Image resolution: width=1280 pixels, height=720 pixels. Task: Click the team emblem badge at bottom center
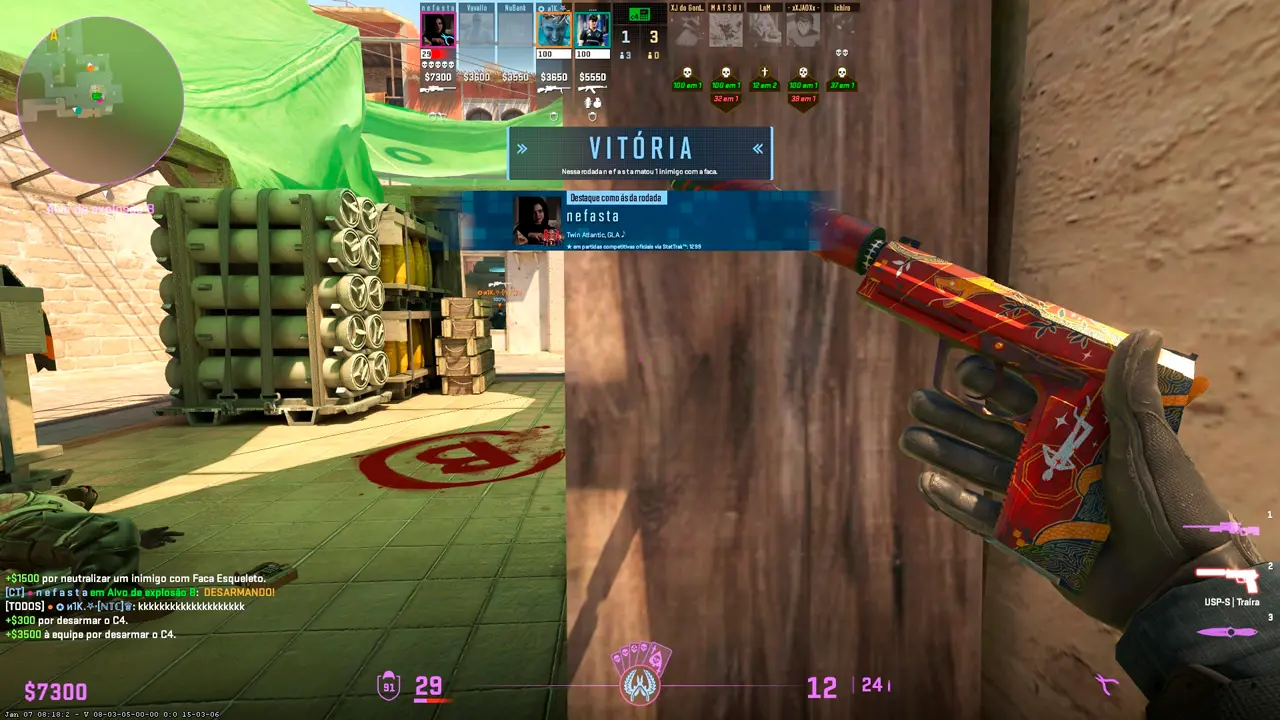pos(640,676)
